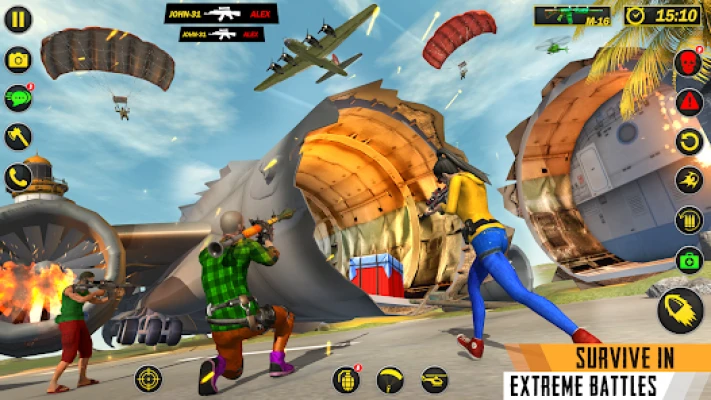Fire with the large bullet button
The image size is (711, 400).
pyautogui.click(x=680, y=310)
